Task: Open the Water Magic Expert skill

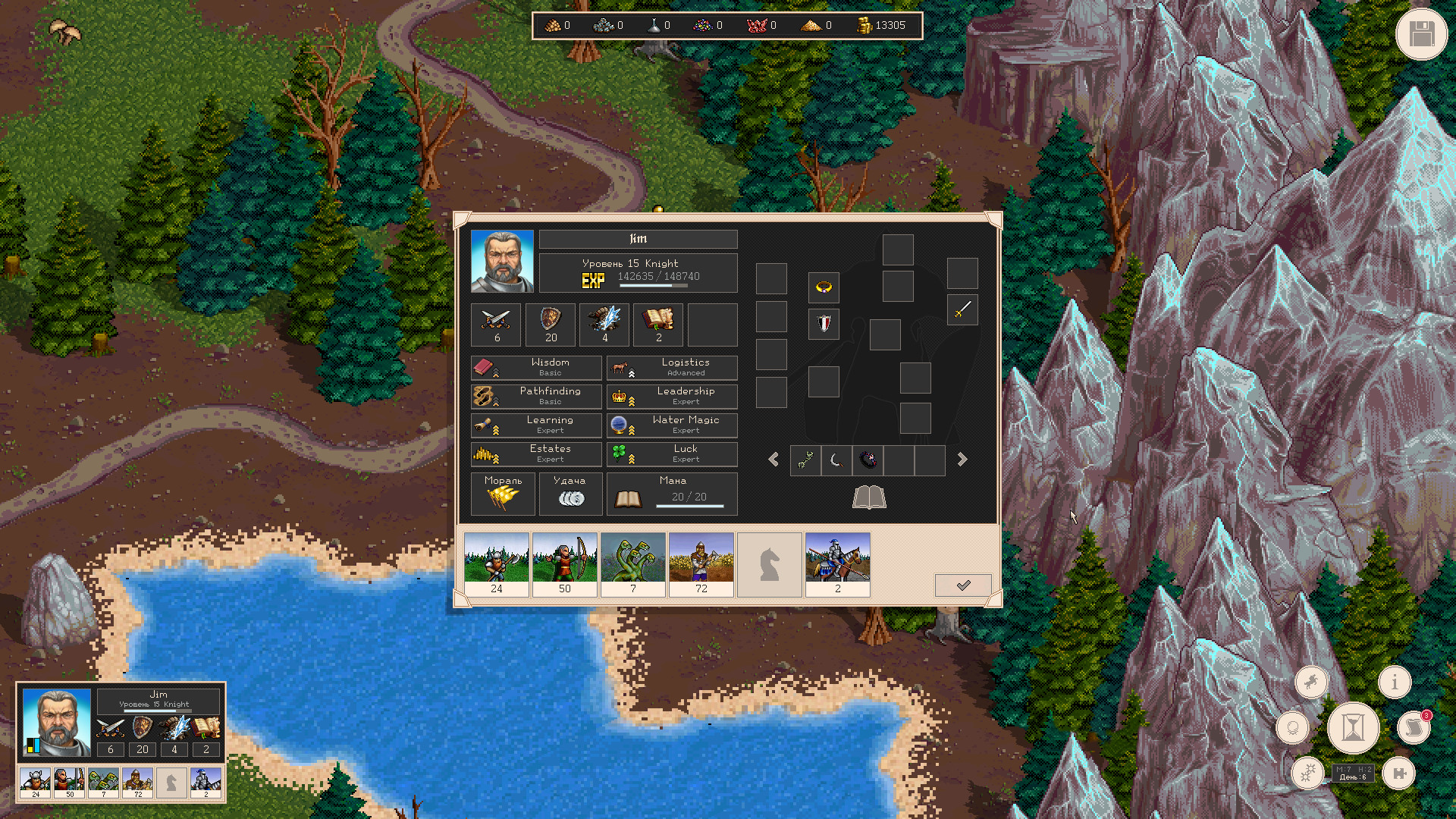Action: coord(672,425)
